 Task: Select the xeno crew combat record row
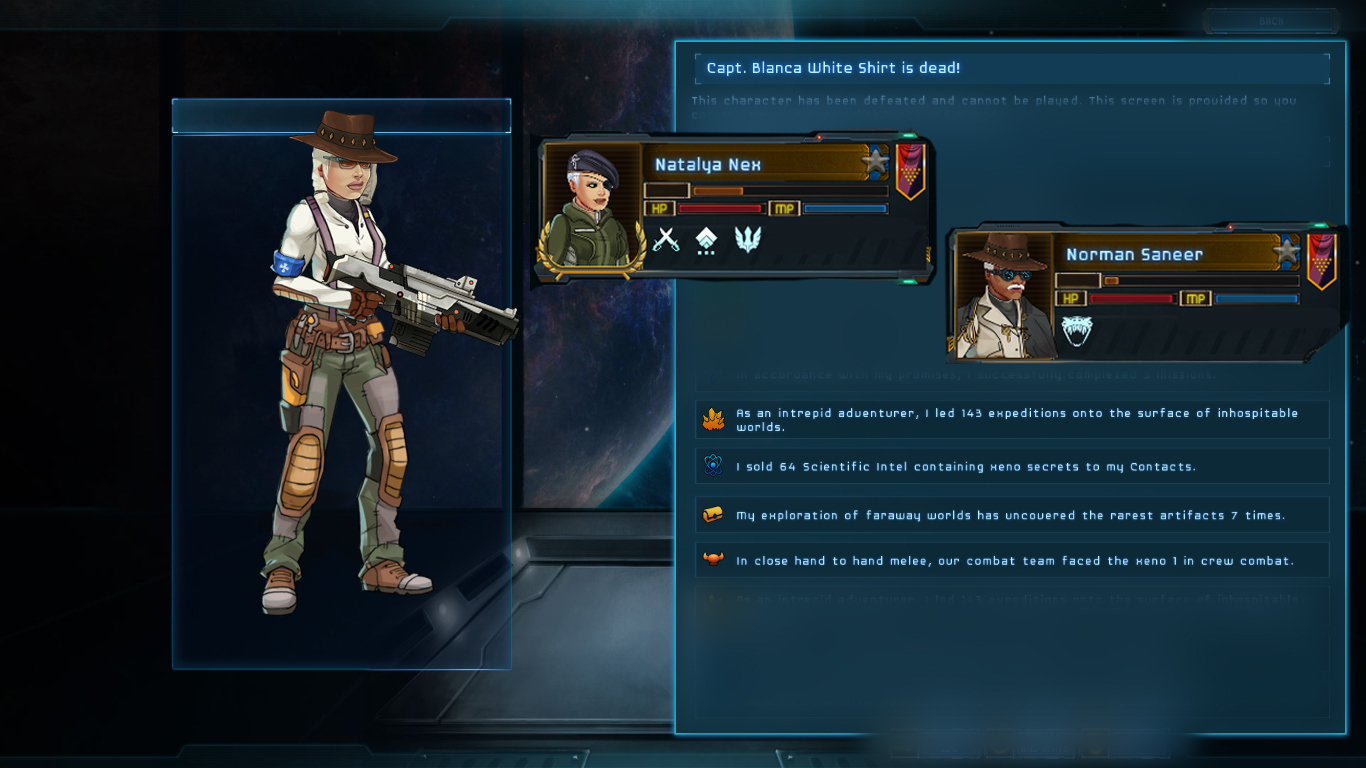coord(1012,560)
